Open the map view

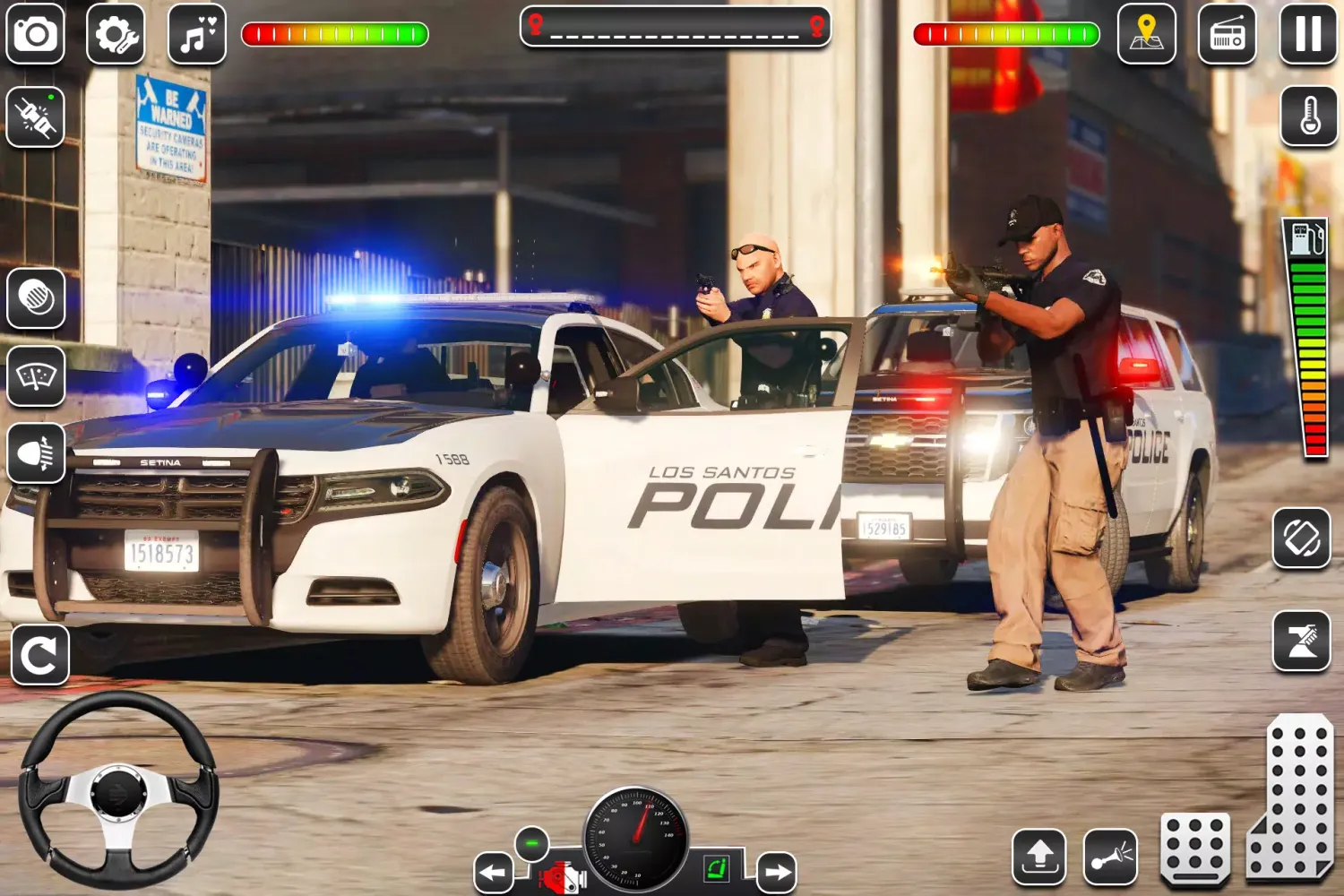(1147, 36)
